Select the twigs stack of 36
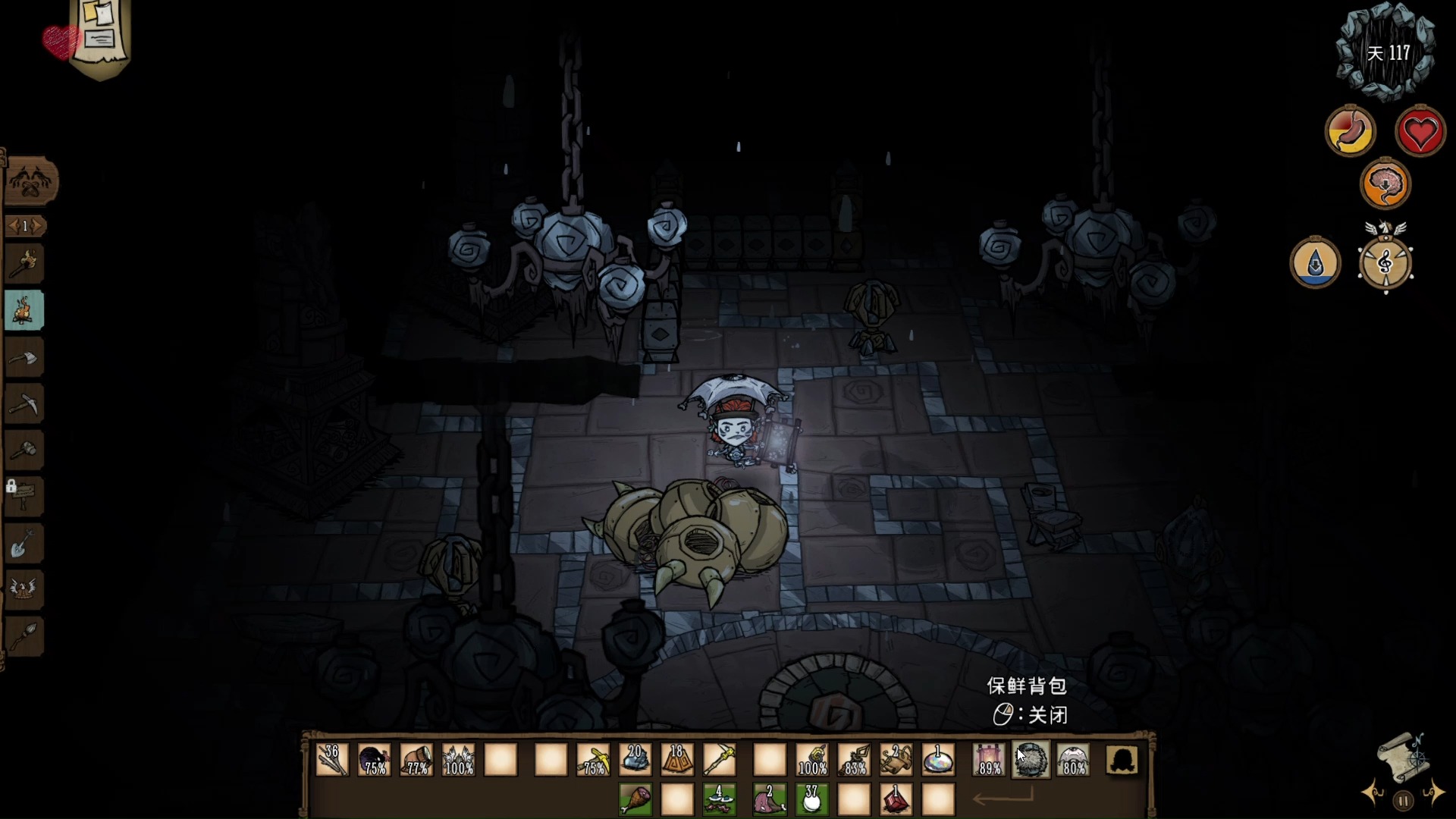 tap(333, 759)
